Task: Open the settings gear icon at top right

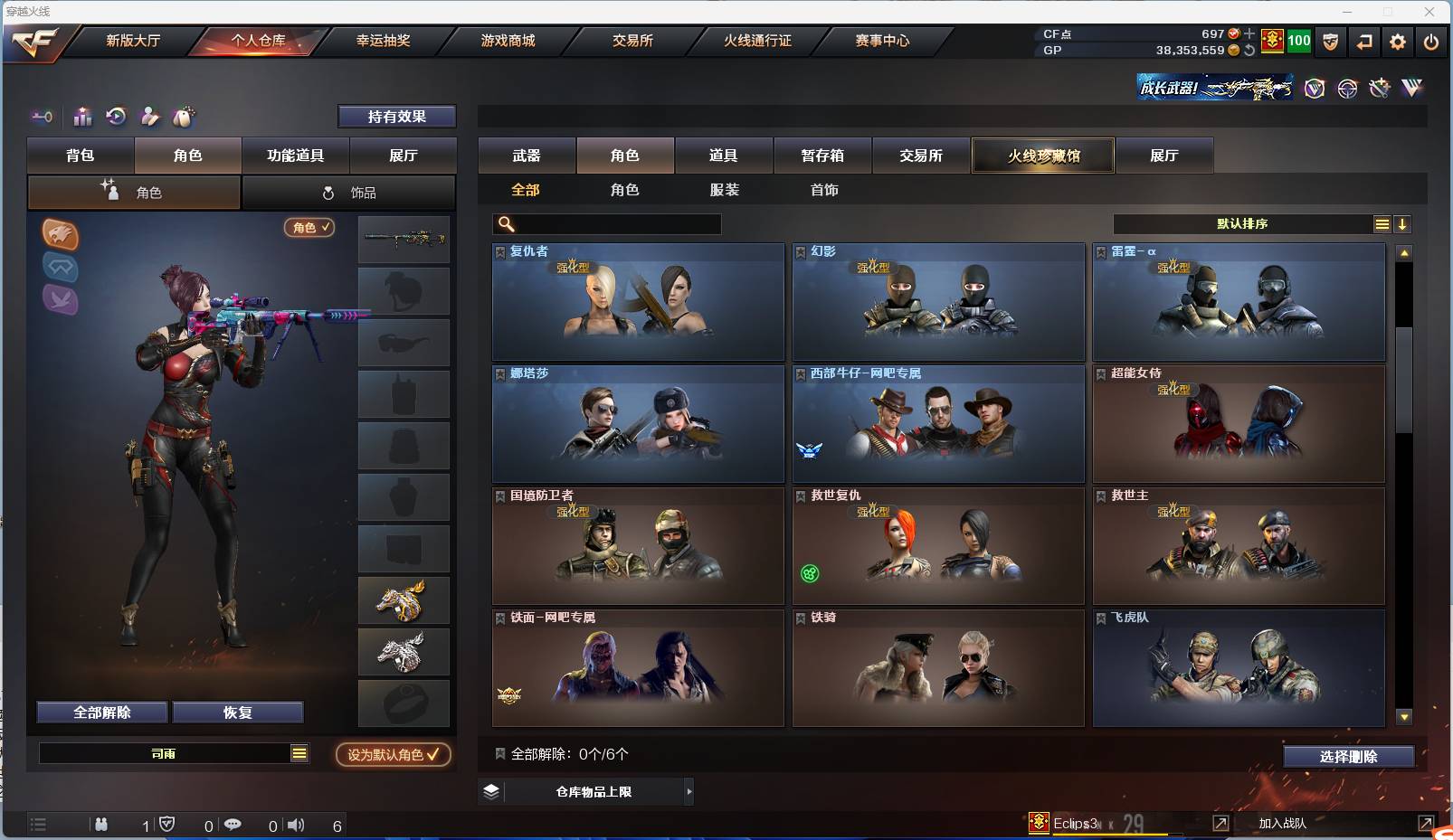Action: pos(1396,41)
